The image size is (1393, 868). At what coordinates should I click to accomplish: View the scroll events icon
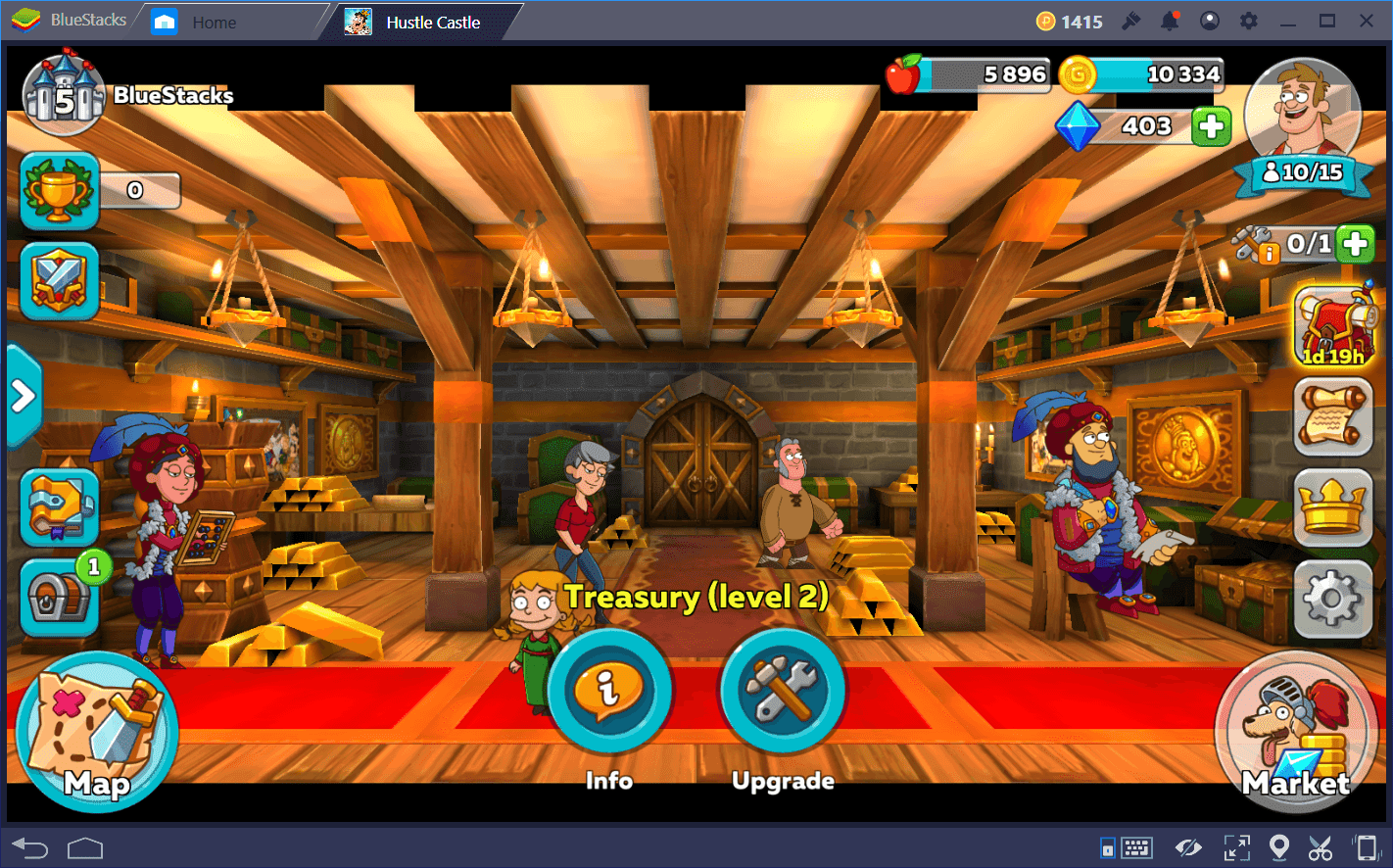point(1331,418)
